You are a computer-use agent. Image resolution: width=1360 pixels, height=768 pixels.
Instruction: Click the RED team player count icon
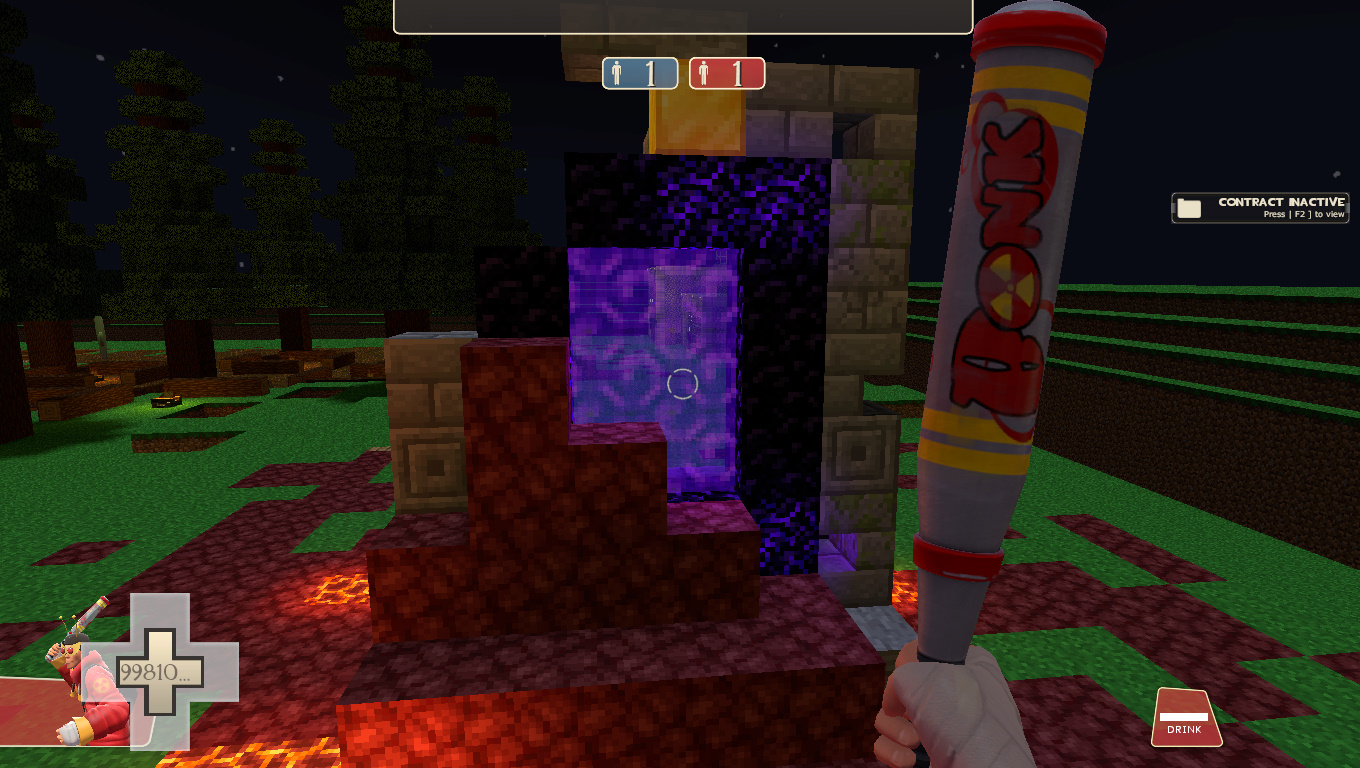[x=727, y=72]
